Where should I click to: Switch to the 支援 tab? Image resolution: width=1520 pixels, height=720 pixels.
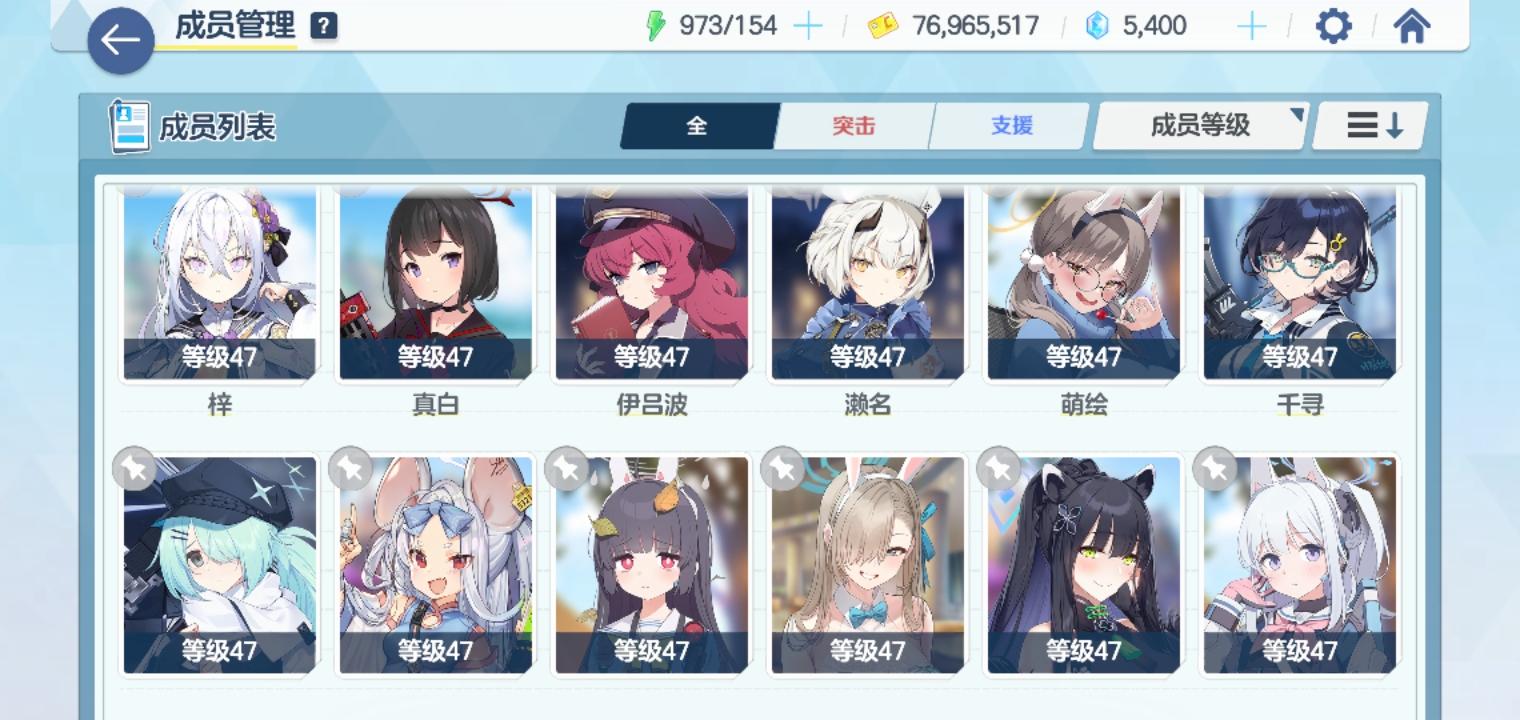click(x=1009, y=125)
